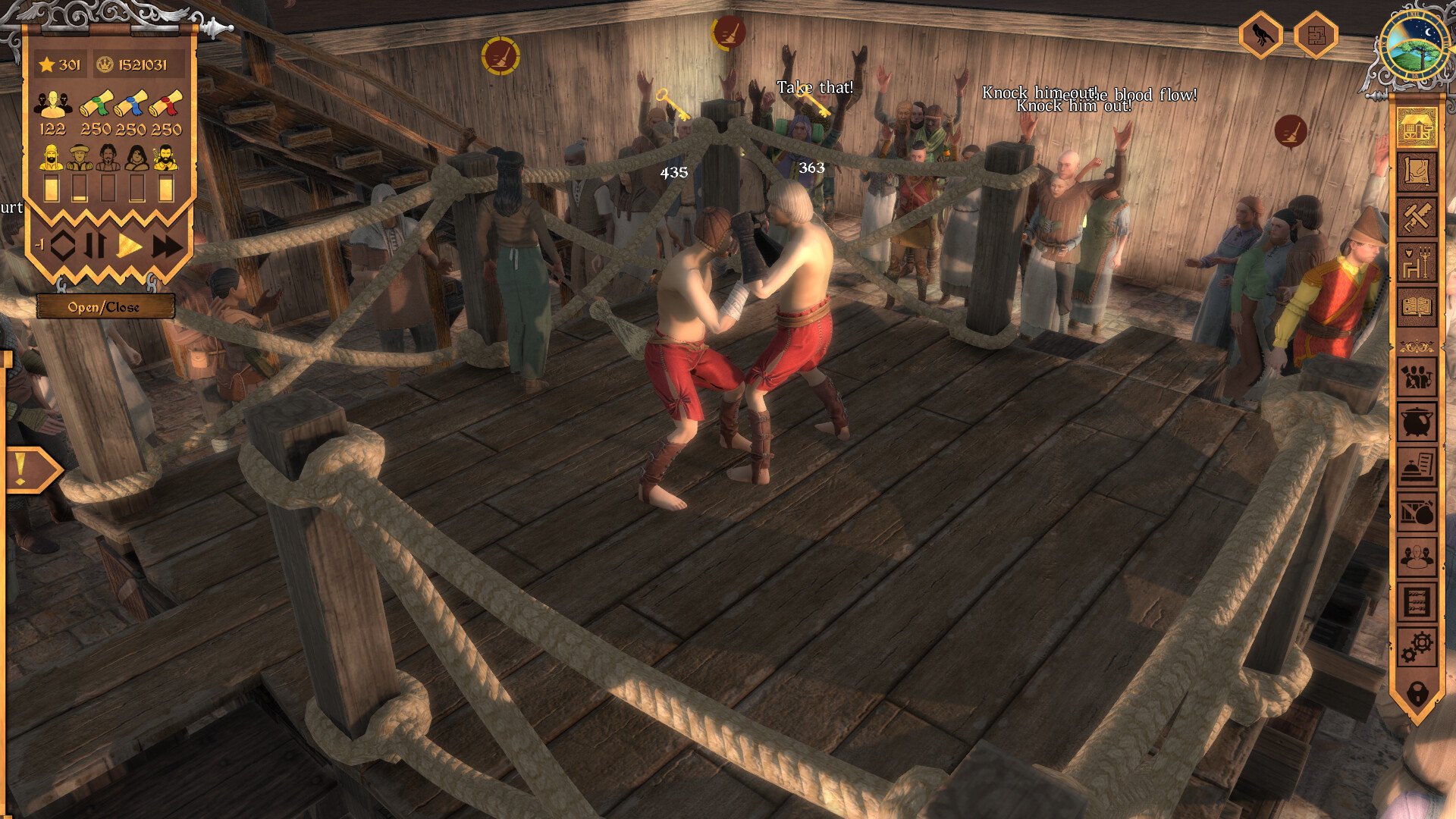Open the cooking cauldron menu
Viewport: 1456px width, 819px height.
(1416, 422)
